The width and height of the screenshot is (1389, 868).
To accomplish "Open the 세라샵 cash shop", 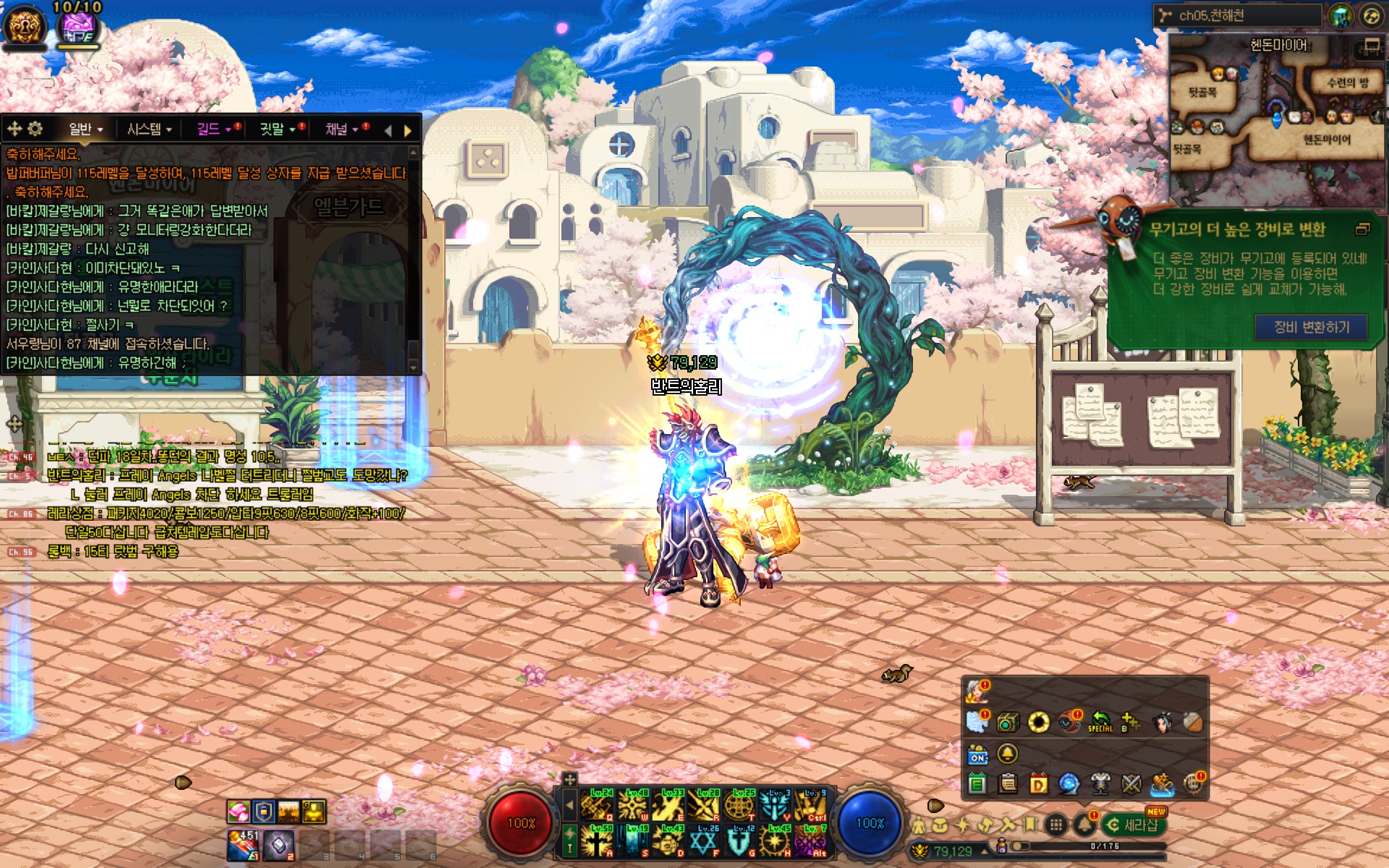I will click(x=1134, y=825).
